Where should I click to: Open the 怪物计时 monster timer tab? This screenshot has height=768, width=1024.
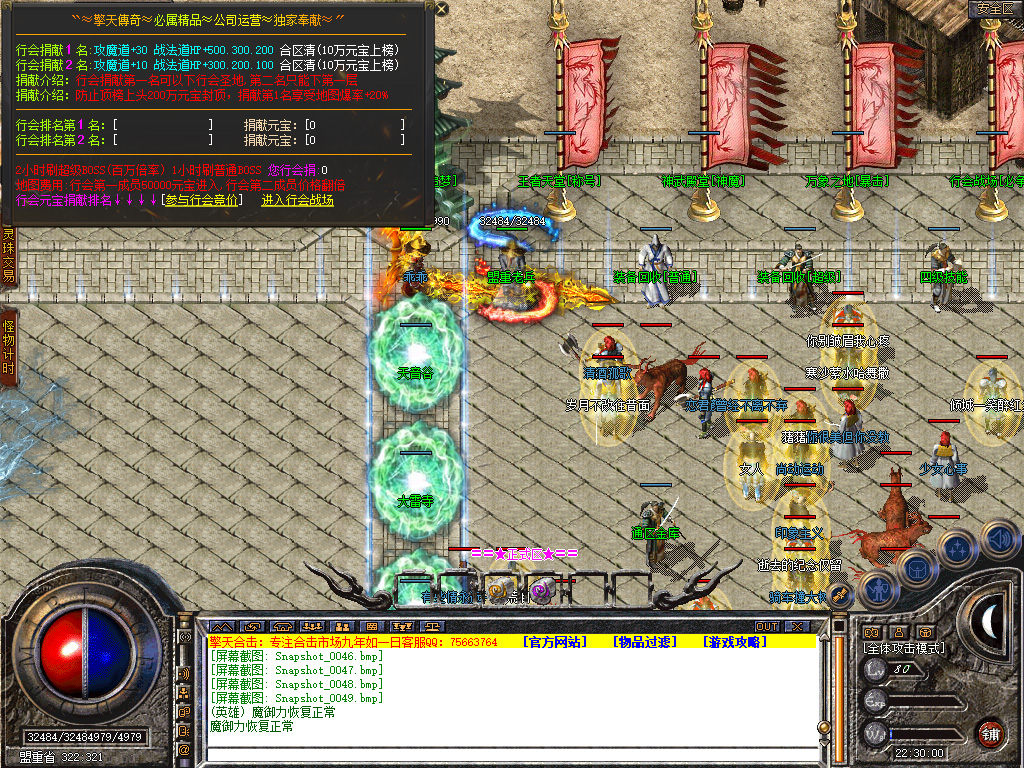8,346
